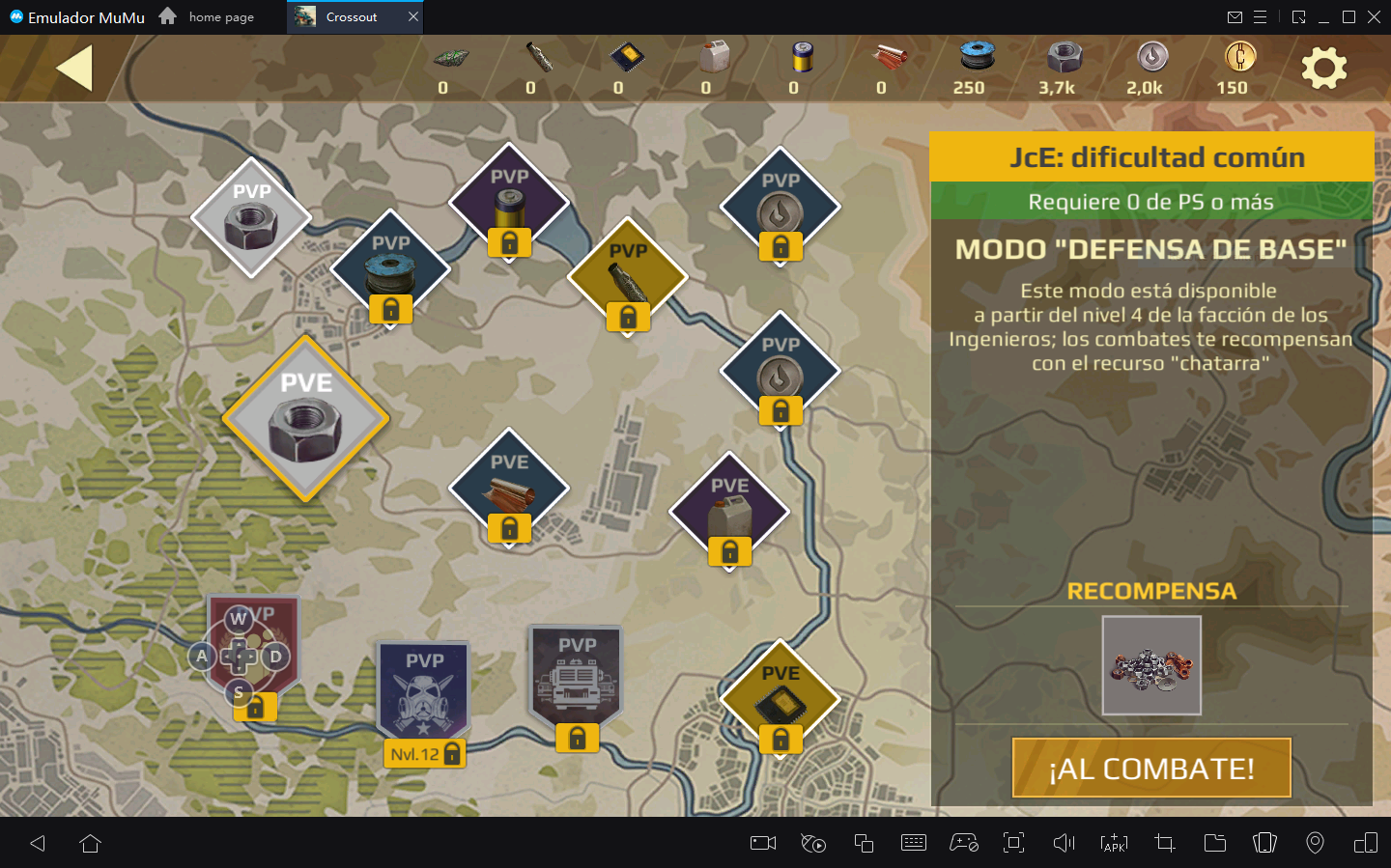The height and width of the screenshot is (868, 1391).
Task: Close the Crossout emulator tab
Action: click(413, 16)
